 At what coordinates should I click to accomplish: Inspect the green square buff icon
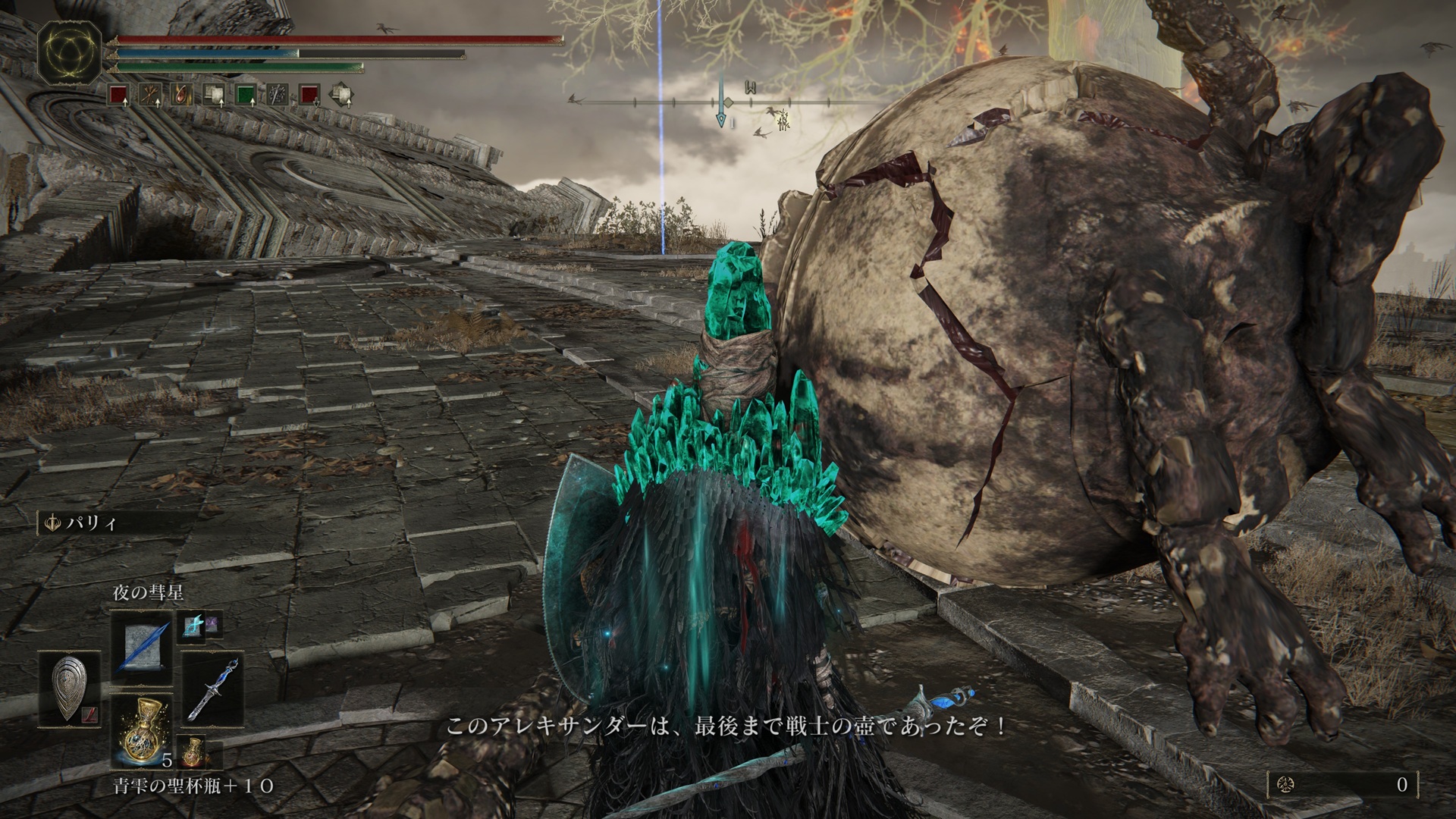coord(244,95)
